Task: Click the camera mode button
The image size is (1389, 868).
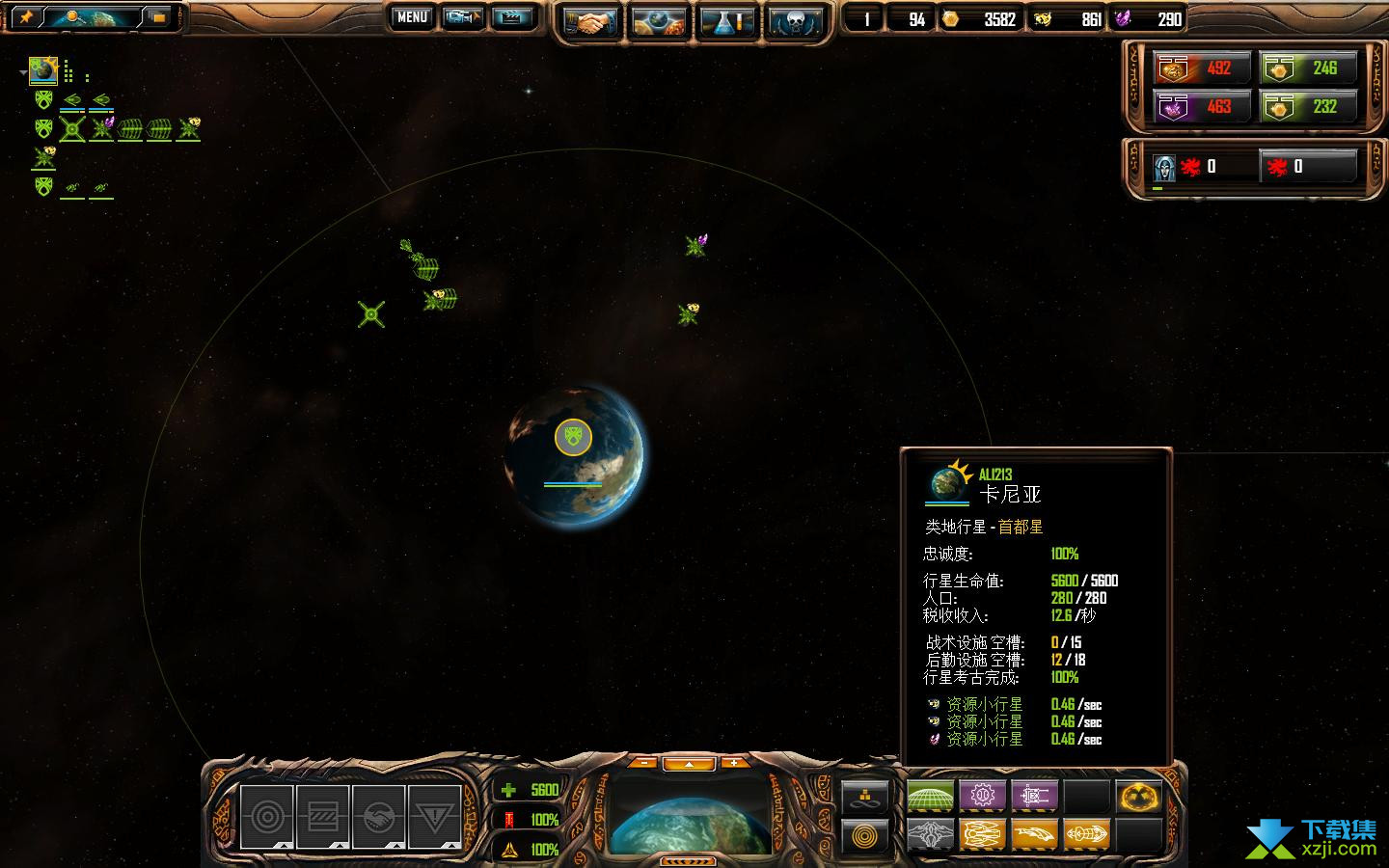Action: tap(462, 17)
